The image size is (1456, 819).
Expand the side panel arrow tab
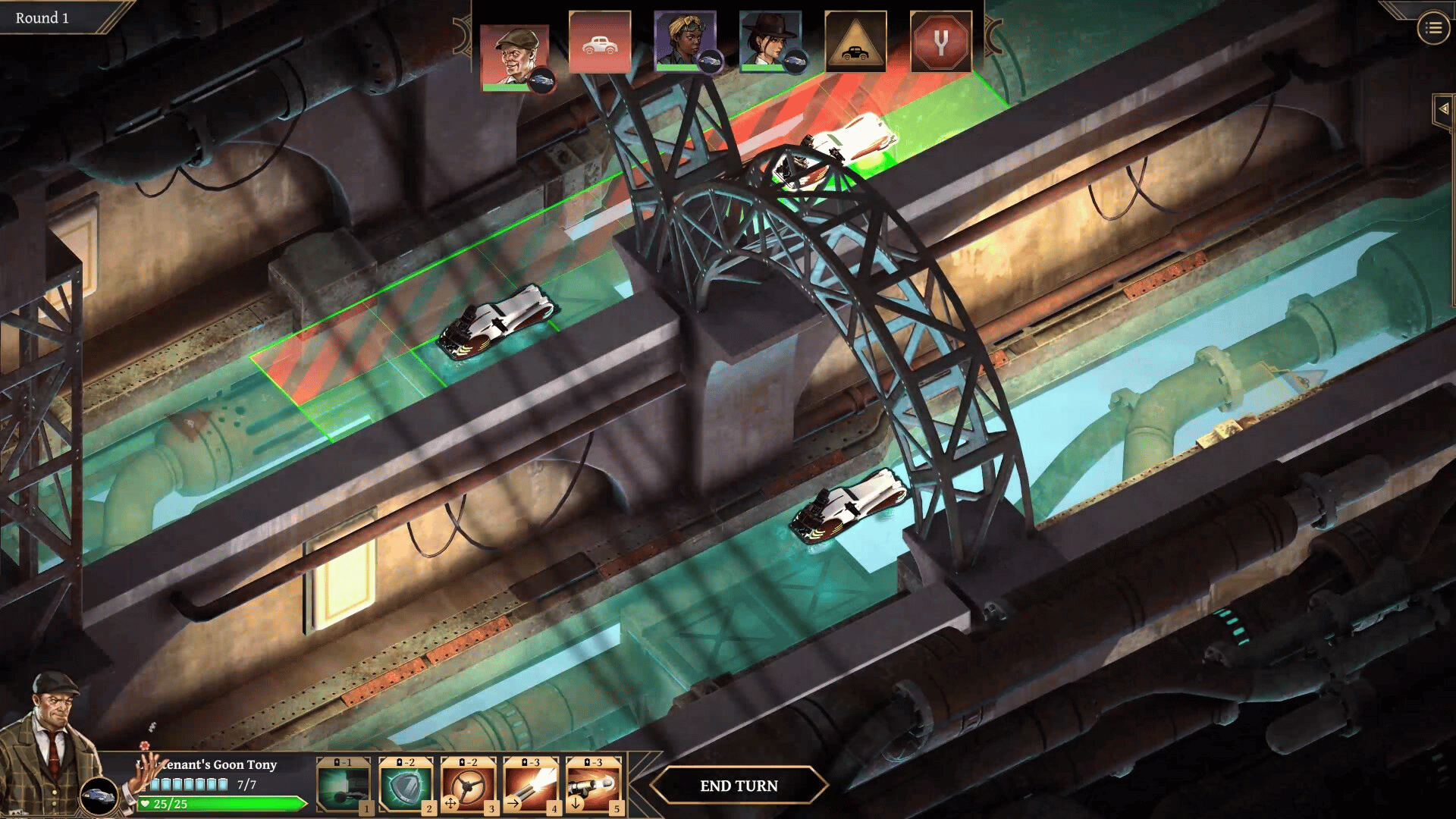1443,109
